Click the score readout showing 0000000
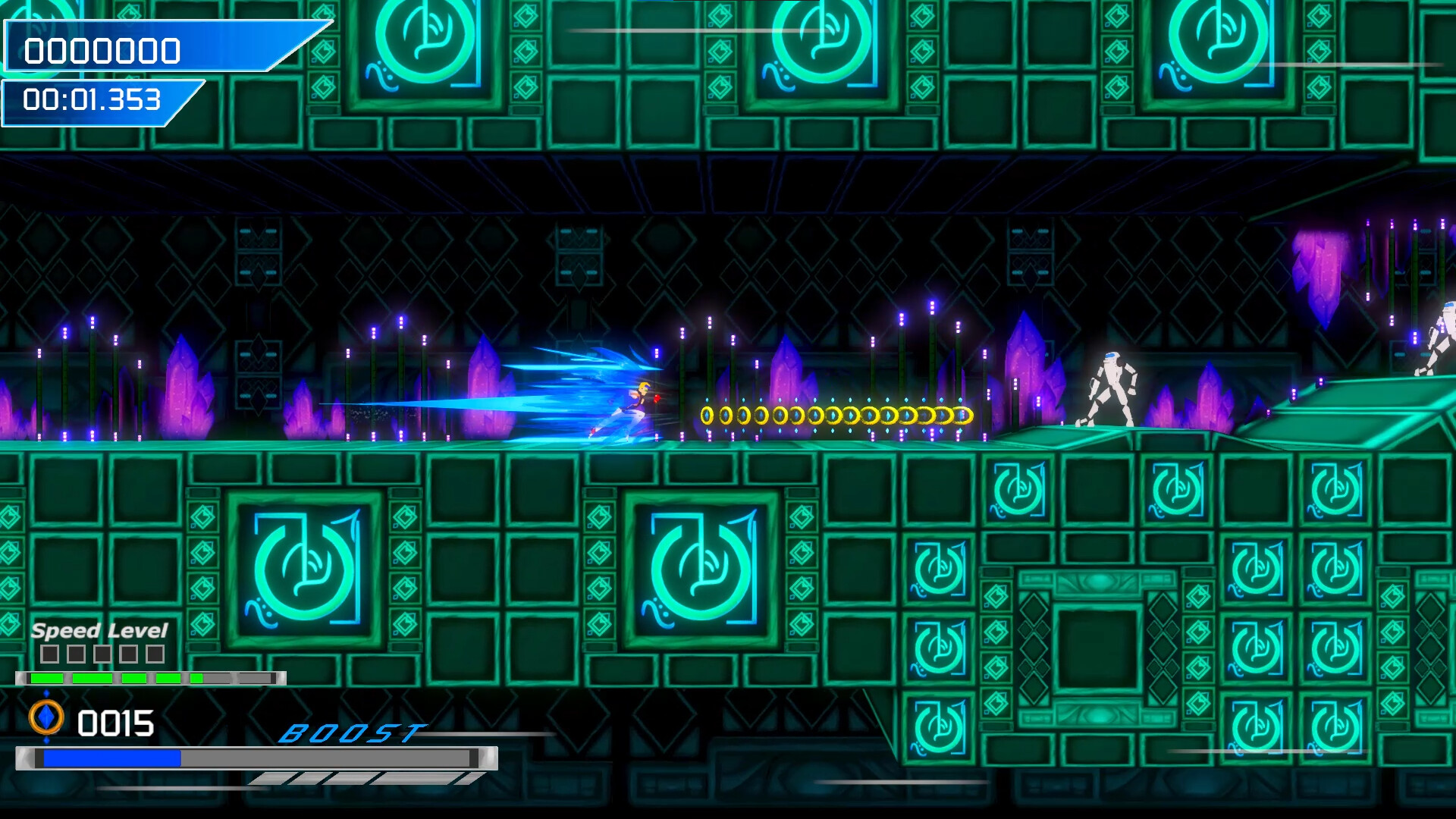This screenshot has height=819, width=1456. coord(102,51)
